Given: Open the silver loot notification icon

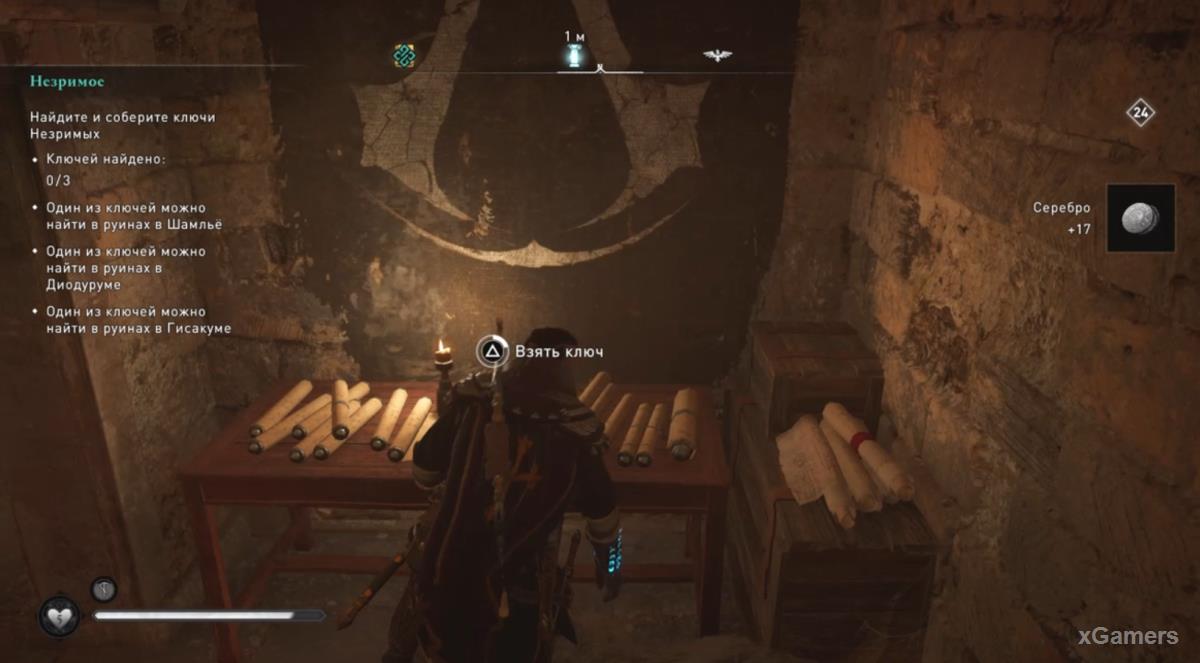Looking at the screenshot, I should 1140,217.
